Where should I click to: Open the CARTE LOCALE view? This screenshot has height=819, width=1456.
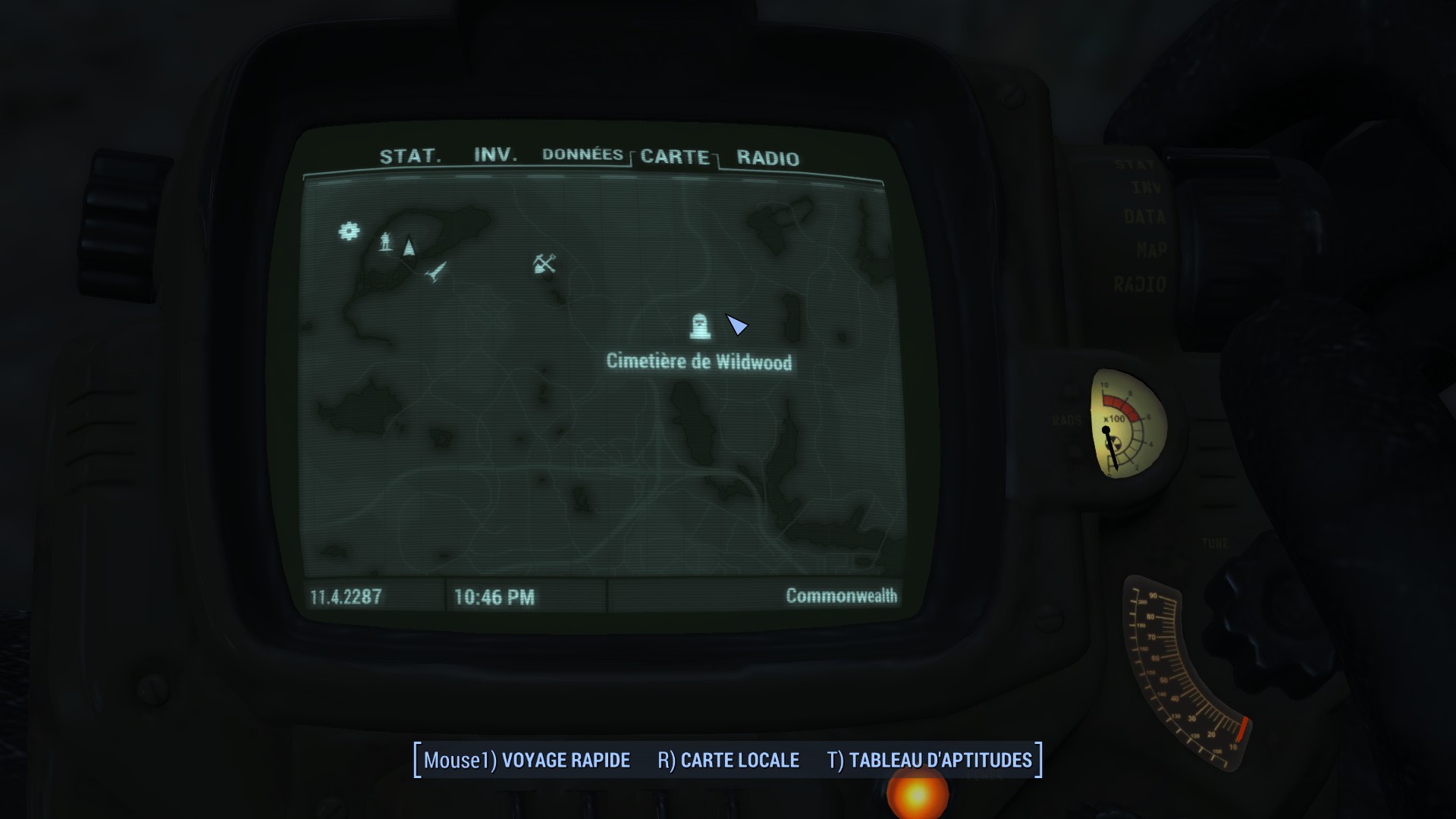click(x=728, y=760)
